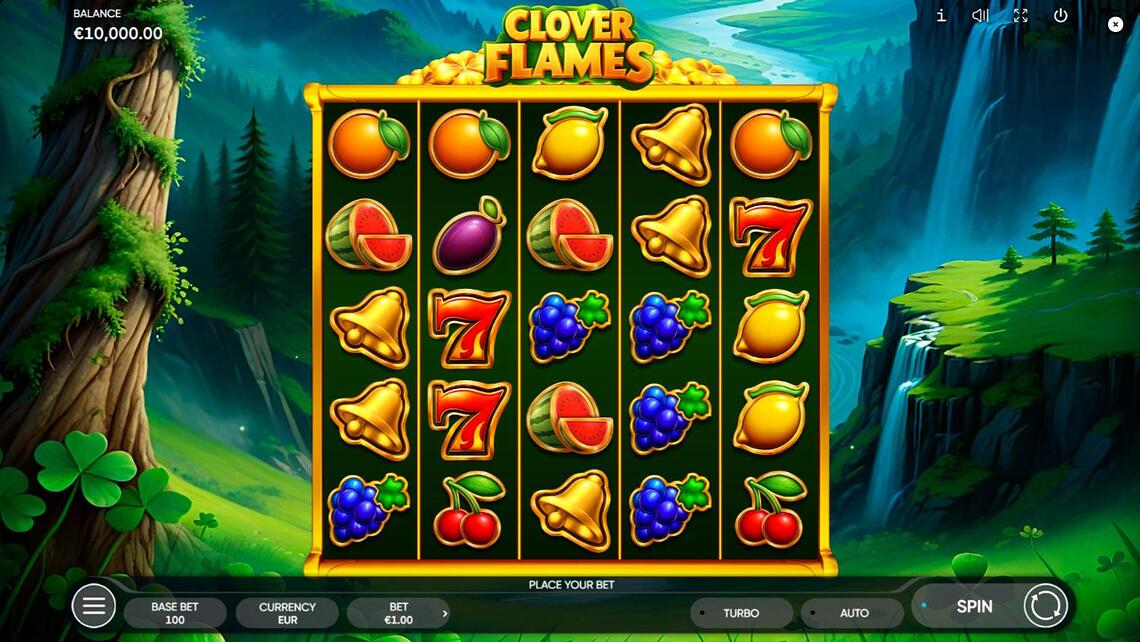
Task: Close the overlay with the X button
Action: point(1116,25)
